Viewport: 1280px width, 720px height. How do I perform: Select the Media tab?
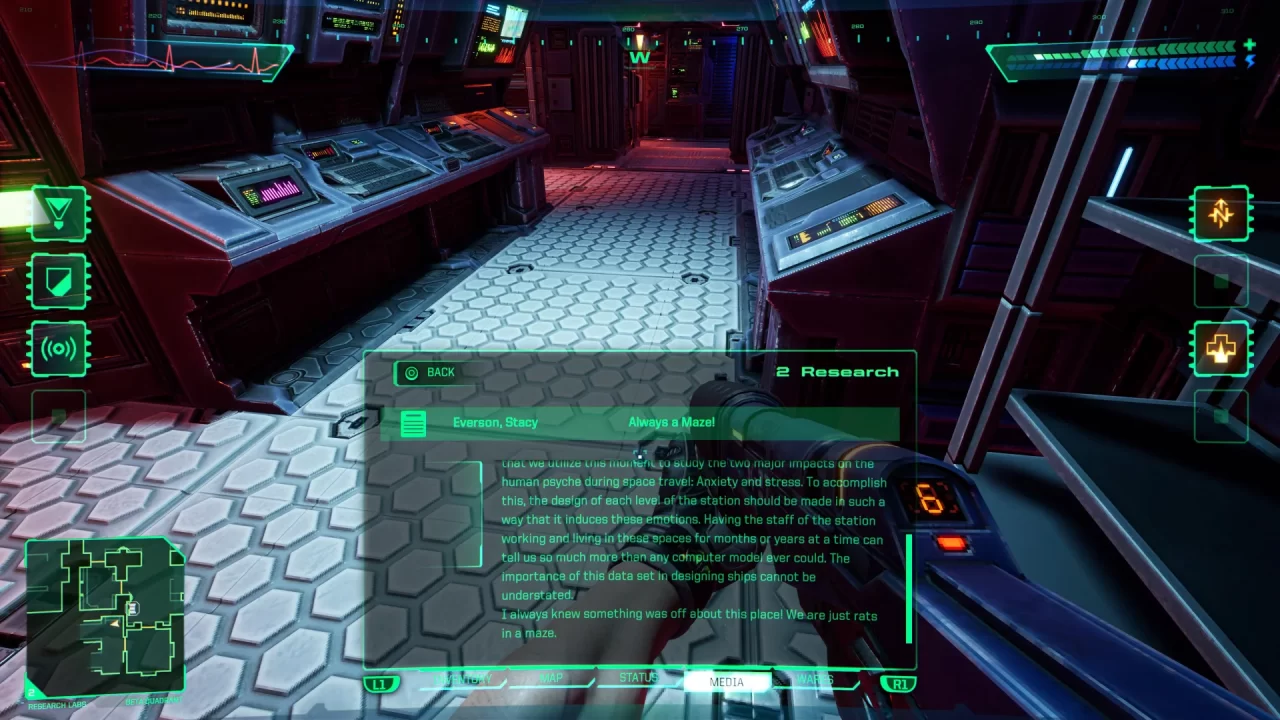(727, 682)
